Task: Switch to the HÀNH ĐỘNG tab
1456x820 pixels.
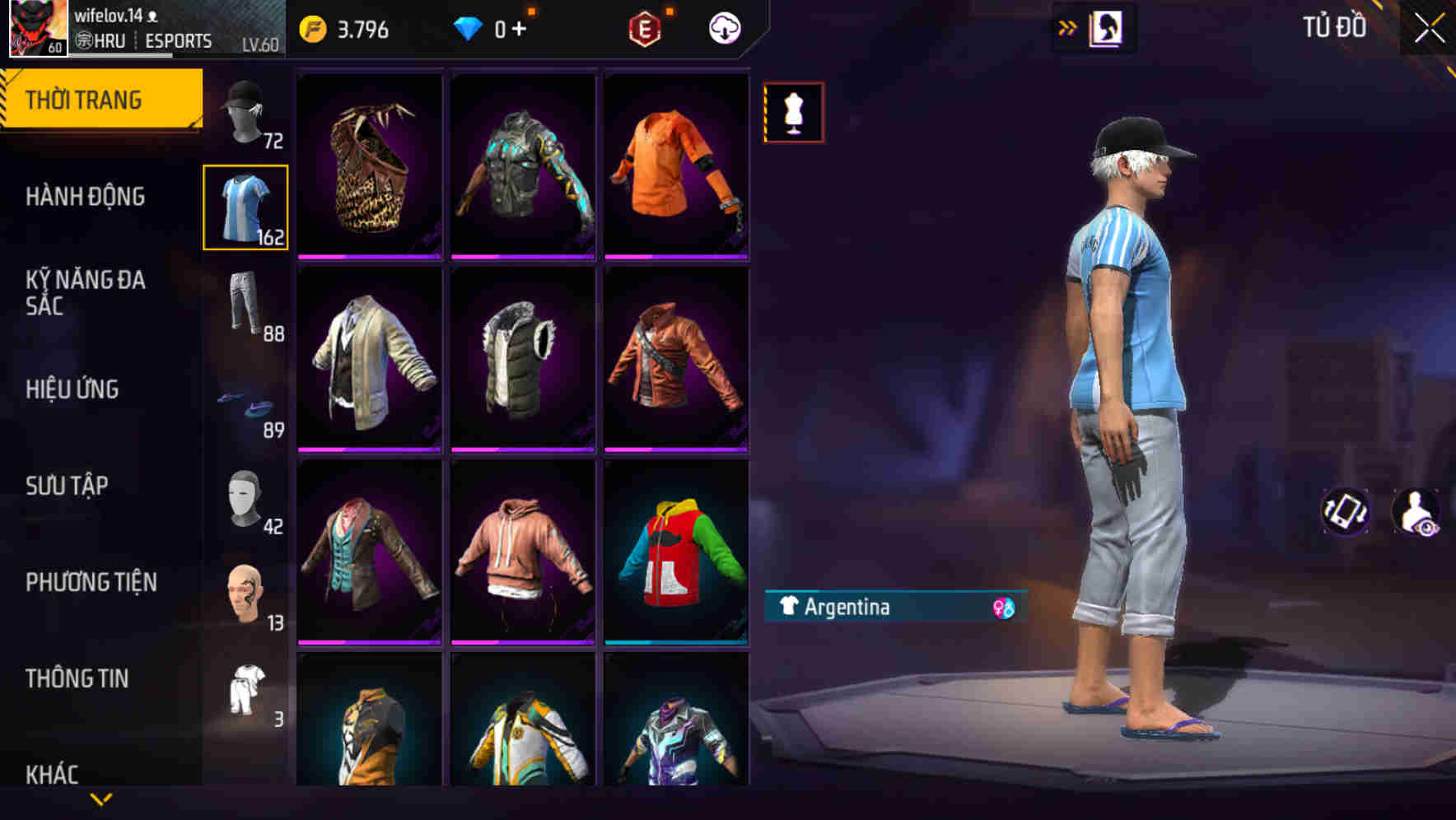Action: coord(85,197)
